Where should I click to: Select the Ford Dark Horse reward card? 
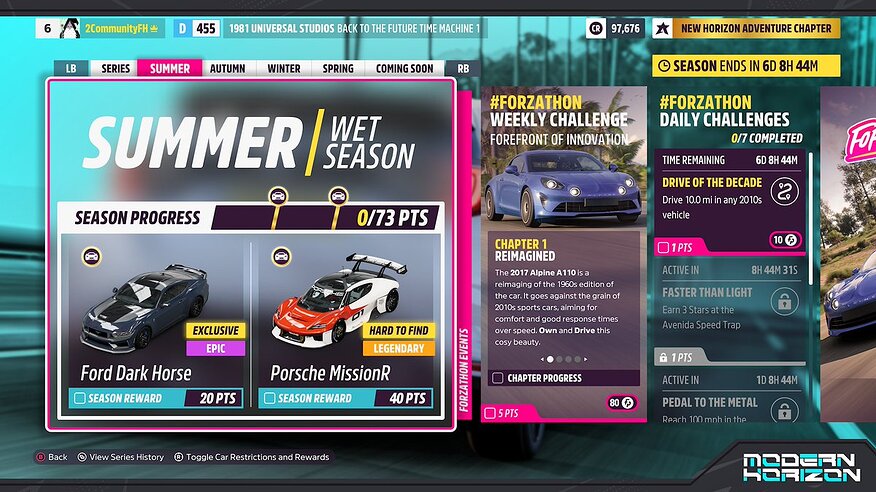click(x=152, y=325)
